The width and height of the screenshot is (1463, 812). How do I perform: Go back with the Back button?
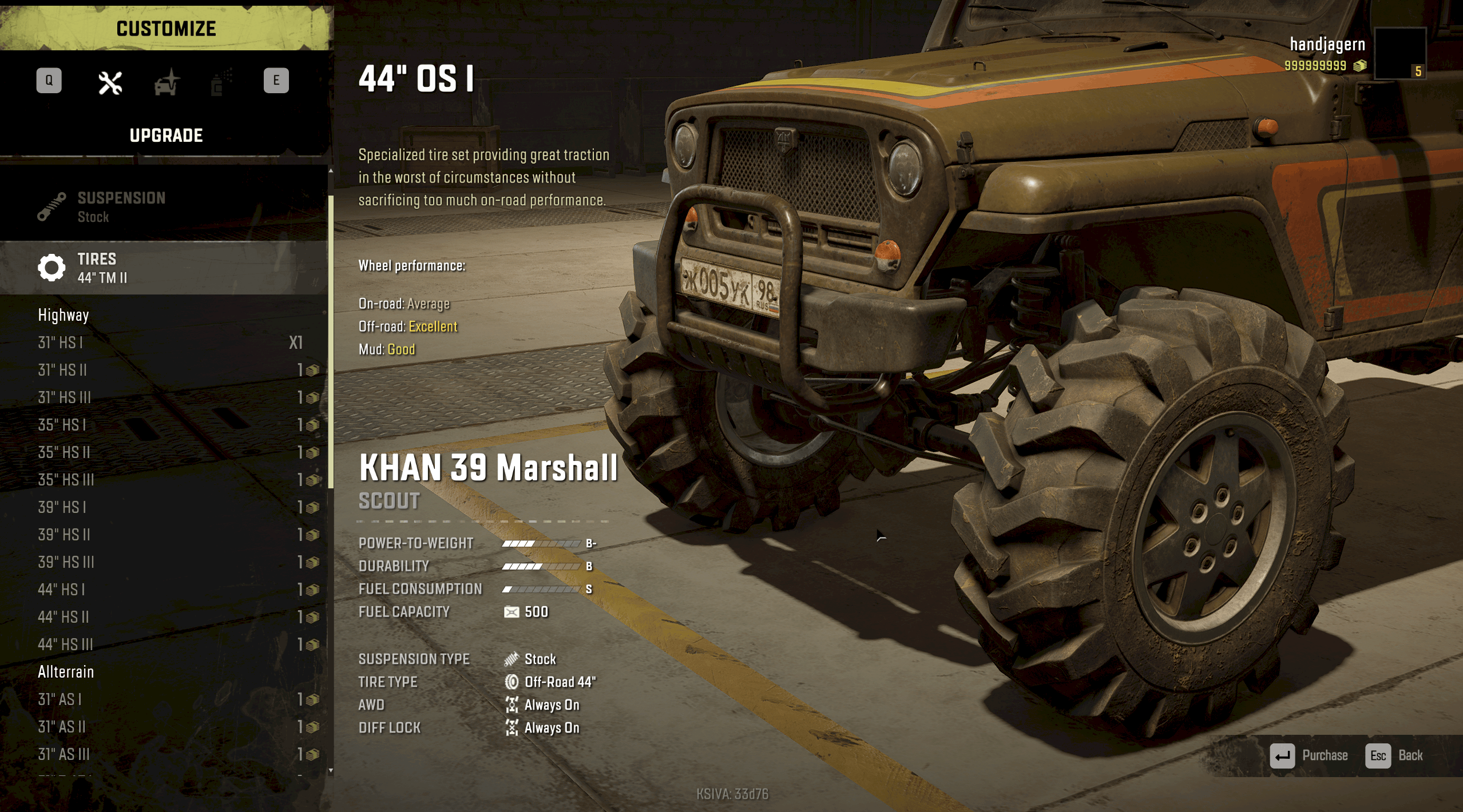click(1394, 755)
